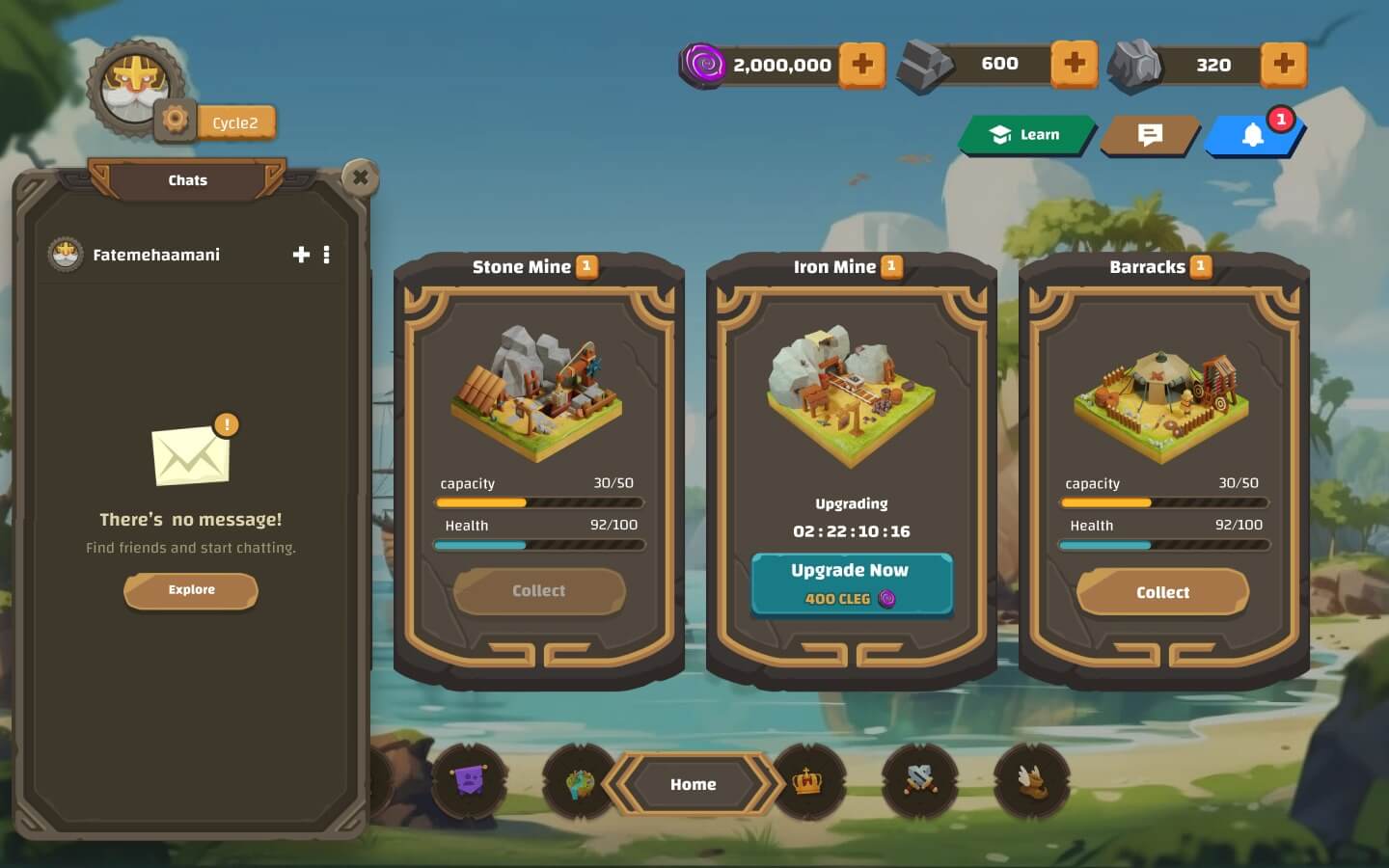Close the Chats panel
Viewport: 1389px width, 868px height.
tap(360, 177)
